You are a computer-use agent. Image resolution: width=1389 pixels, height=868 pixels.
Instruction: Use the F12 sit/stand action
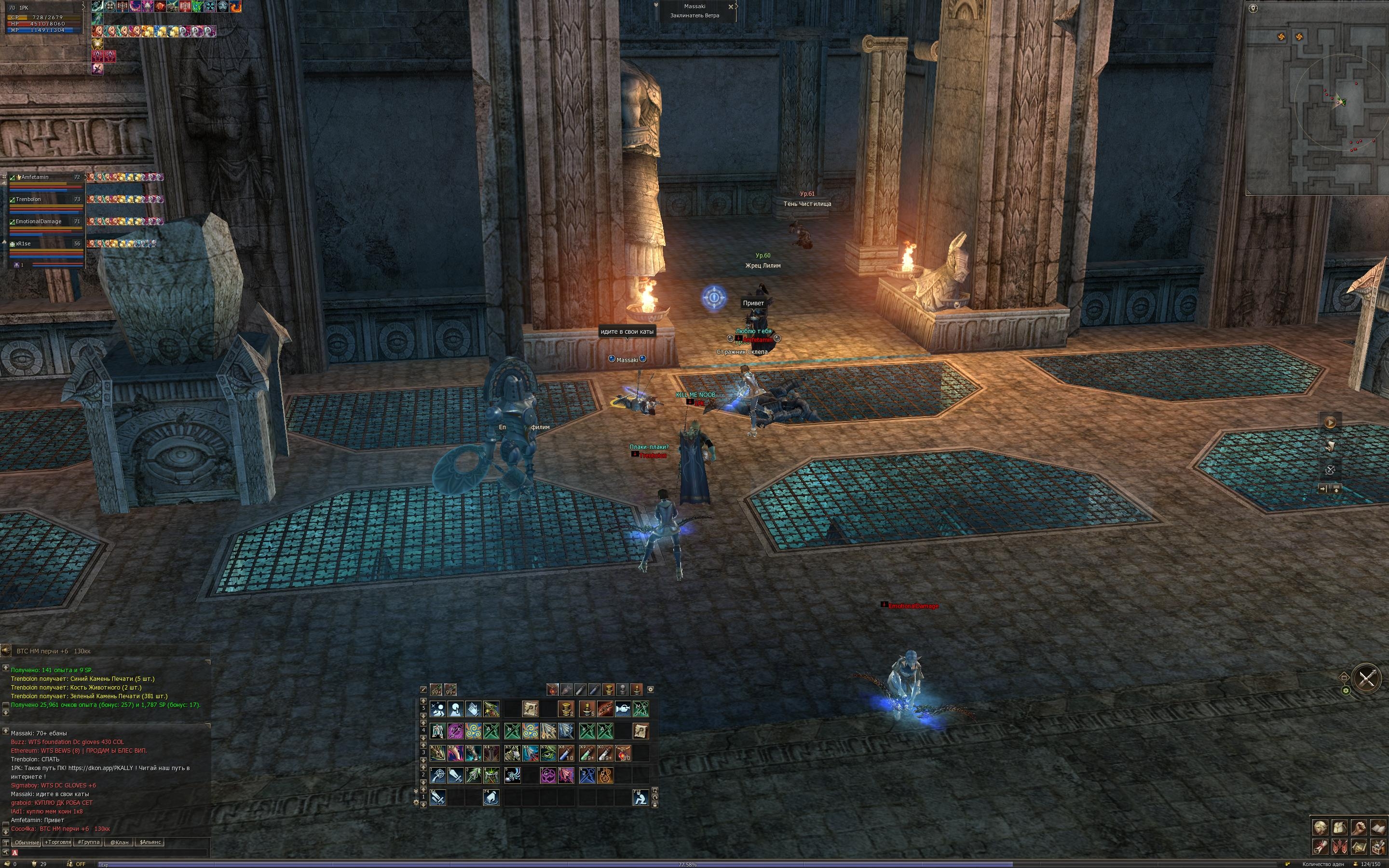click(x=640, y=798)
